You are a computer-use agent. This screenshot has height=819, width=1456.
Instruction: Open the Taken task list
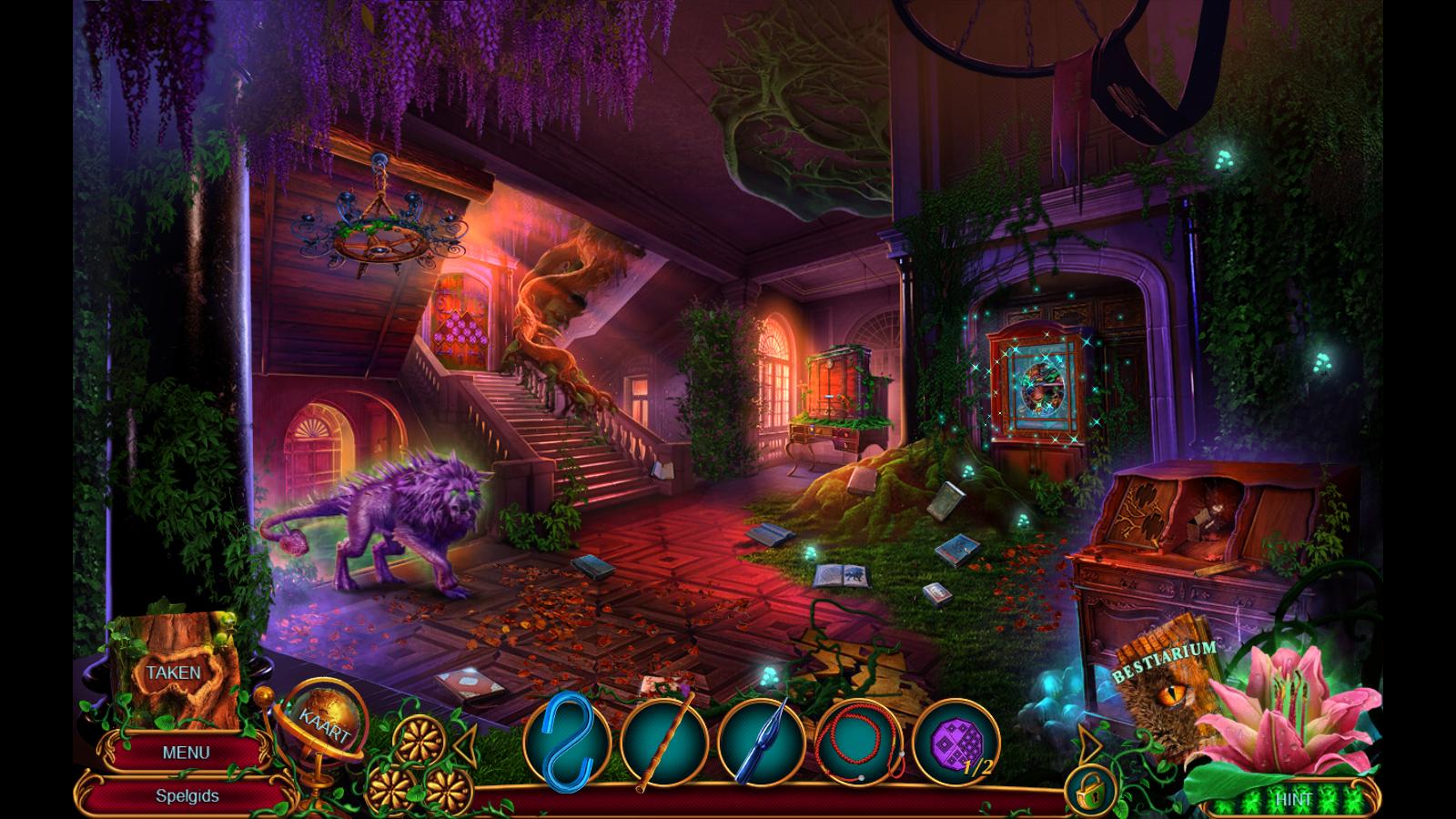173,673
